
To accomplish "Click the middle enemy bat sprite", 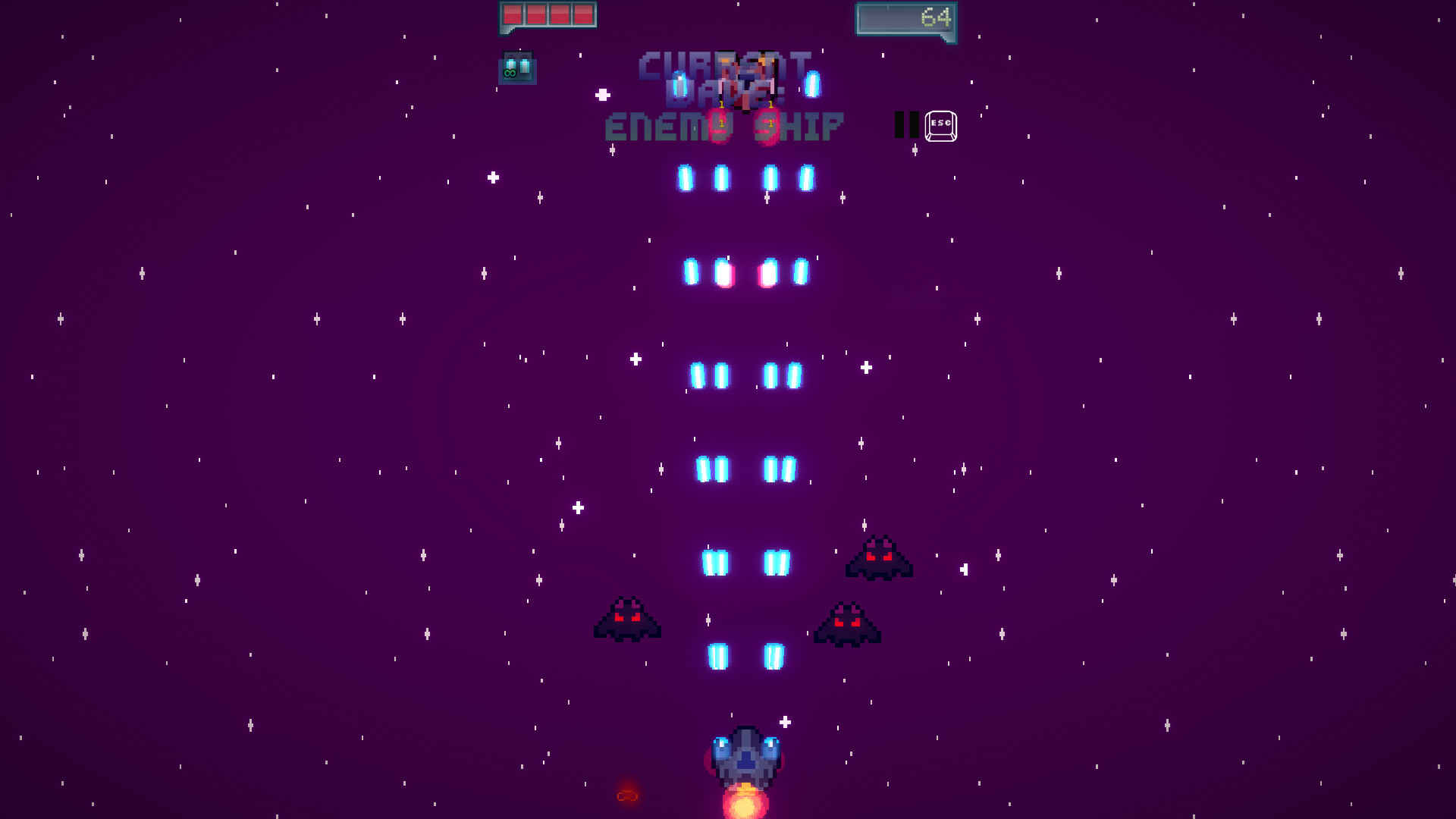I will [846, 623].
